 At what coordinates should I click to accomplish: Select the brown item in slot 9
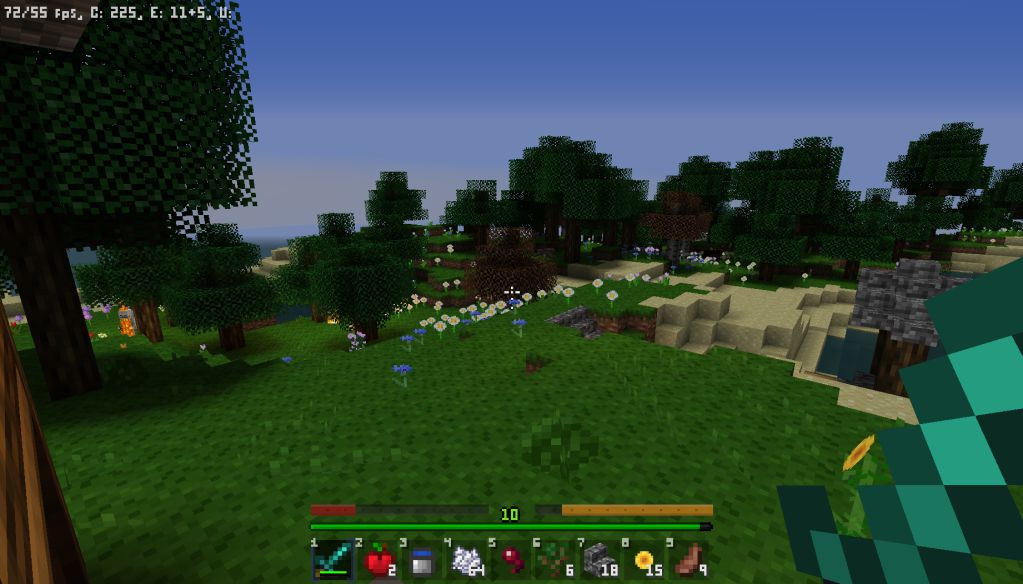(687, 560)
